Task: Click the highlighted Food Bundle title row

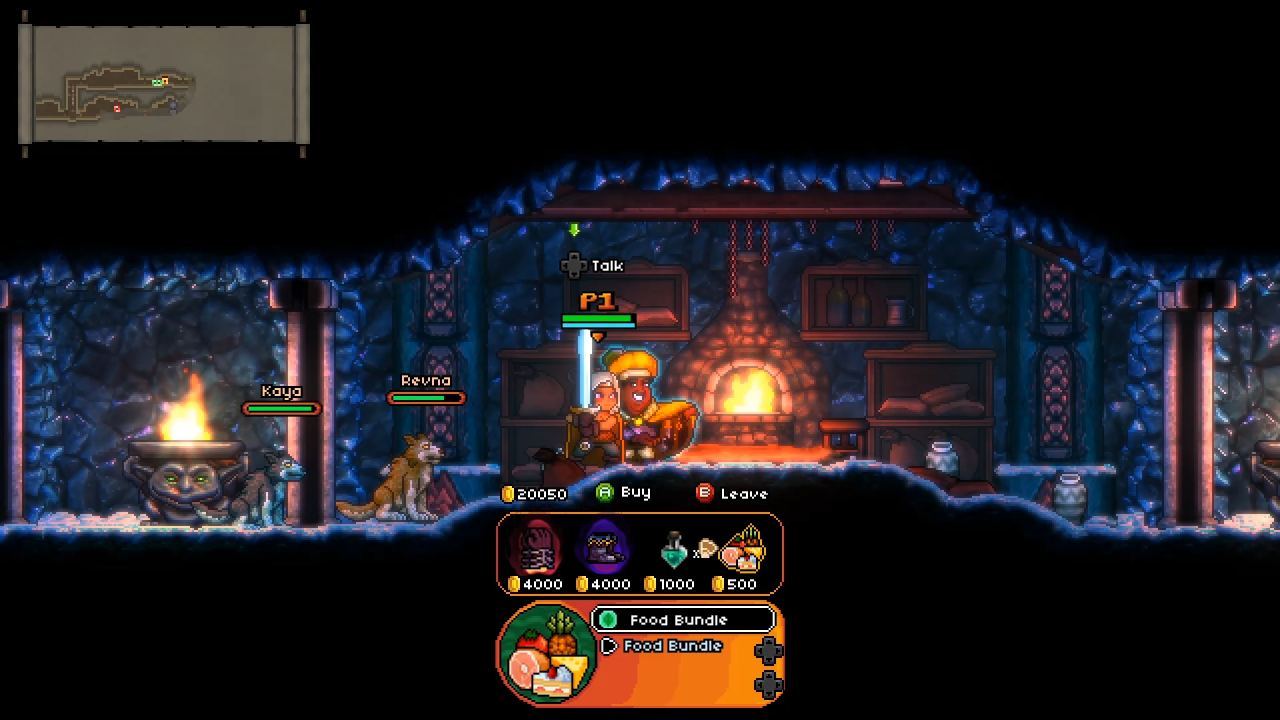Action: [682, 620]
